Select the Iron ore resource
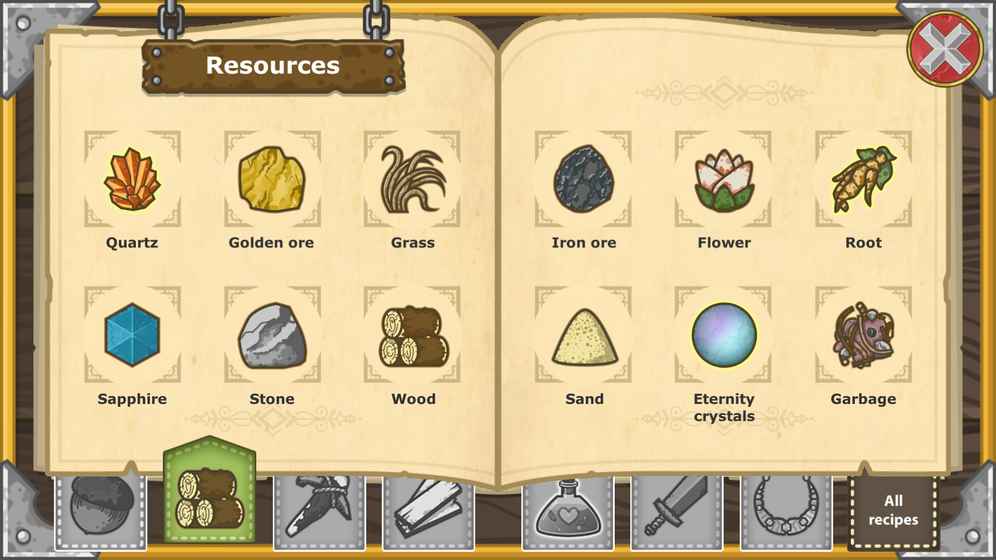Viewport: 996px width, 560px height. (x=583, y=180)
